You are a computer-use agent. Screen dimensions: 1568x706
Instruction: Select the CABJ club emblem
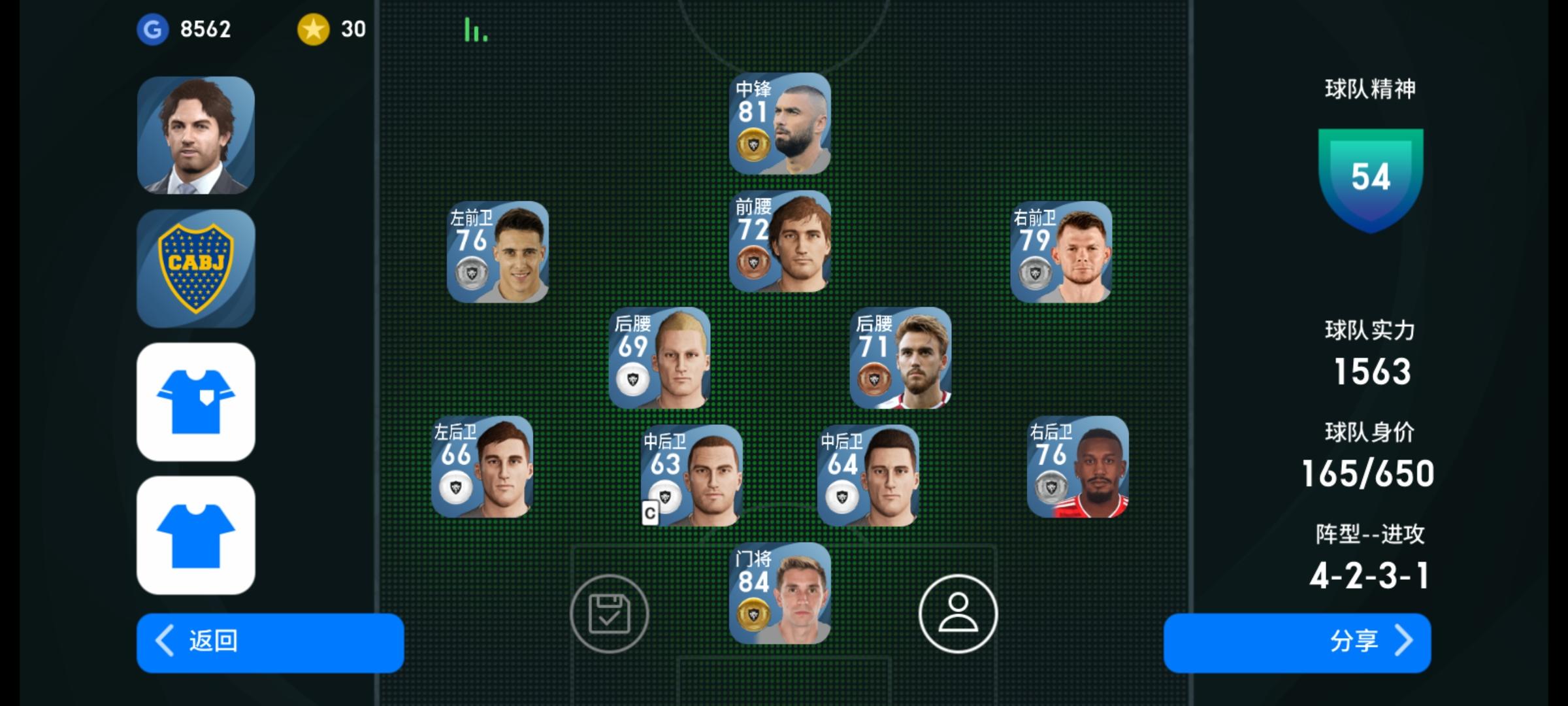194,268
